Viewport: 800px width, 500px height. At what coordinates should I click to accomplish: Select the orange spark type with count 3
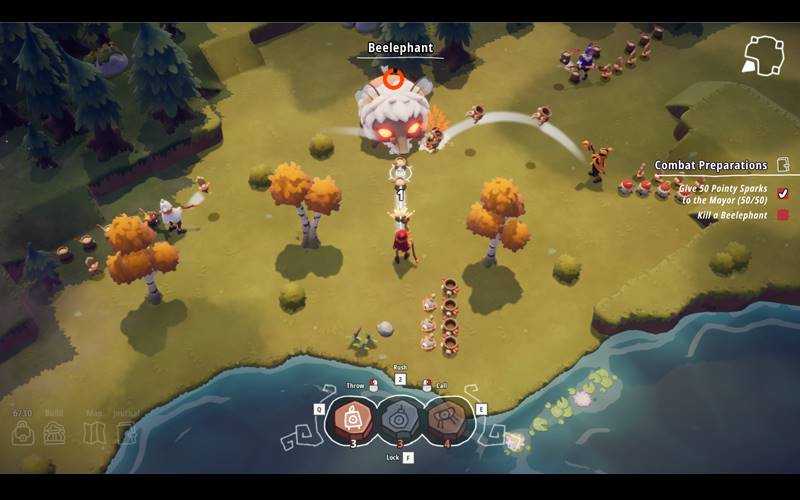[x=353, y=420]
